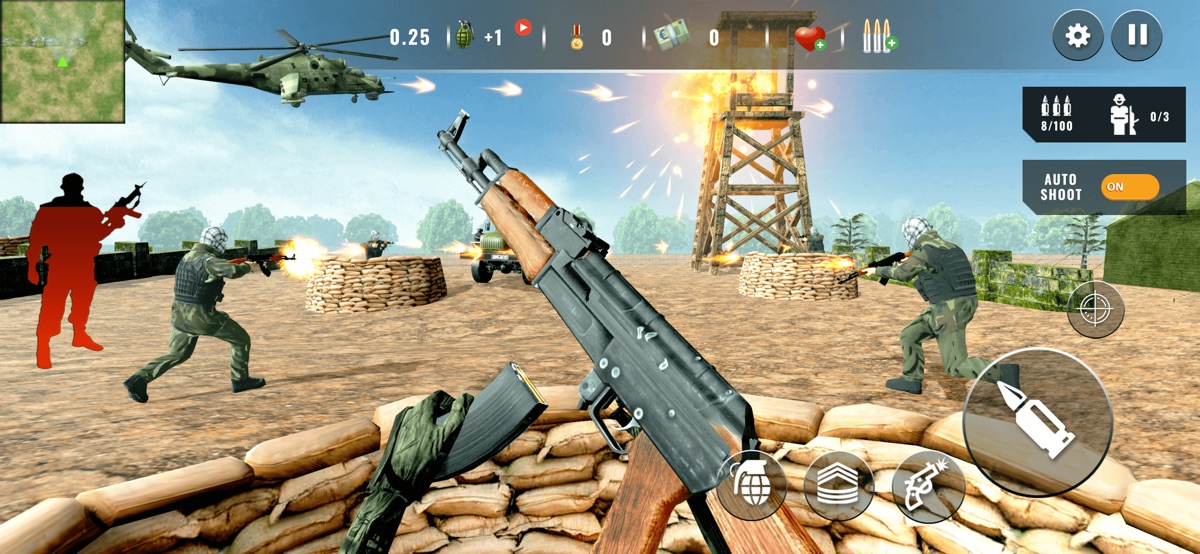This screenshot has height=554, width=1200.
Task: Watch video for extra grenade
Action: coord(522,28)
